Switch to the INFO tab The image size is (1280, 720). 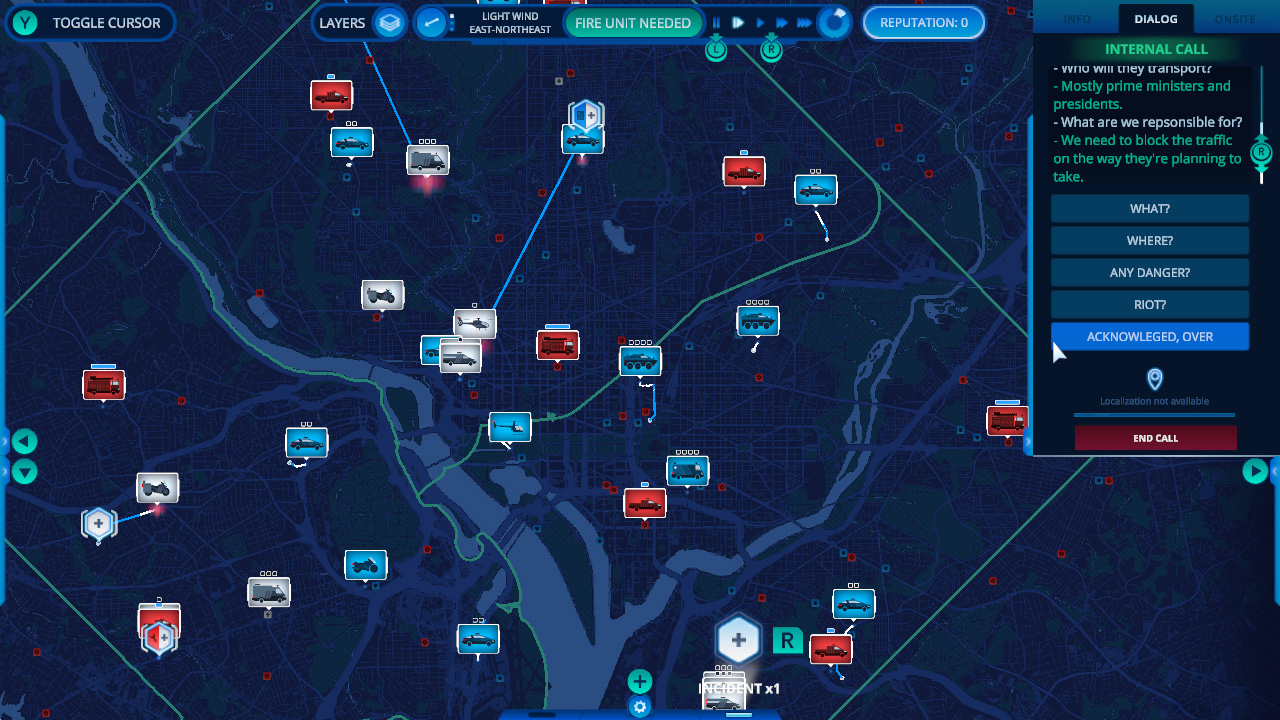tap(1078, 18)
